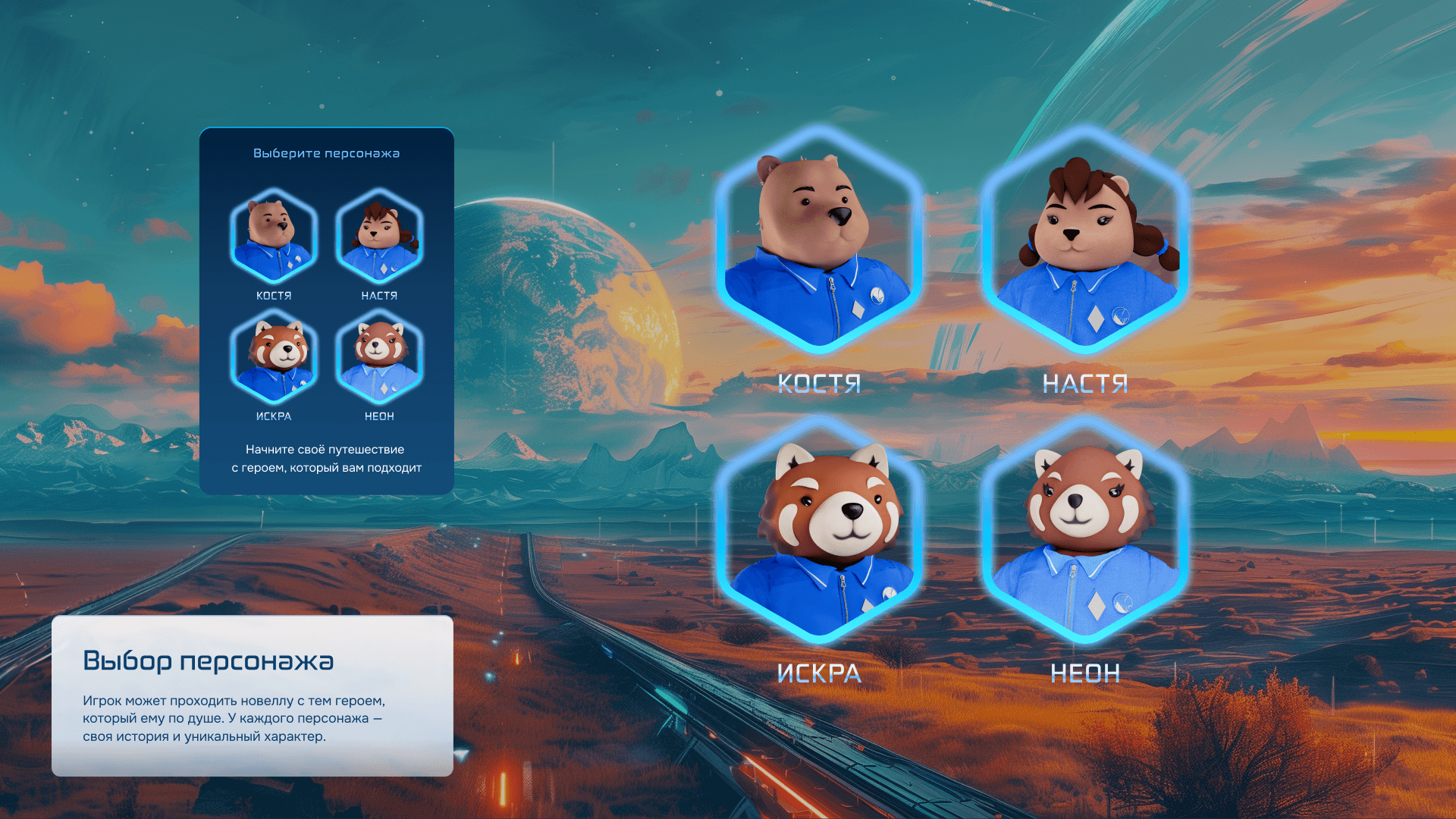The width and height of the screenshot is (1456, 819).
Task: Select Костя in the small character panel
Action: 274,237
